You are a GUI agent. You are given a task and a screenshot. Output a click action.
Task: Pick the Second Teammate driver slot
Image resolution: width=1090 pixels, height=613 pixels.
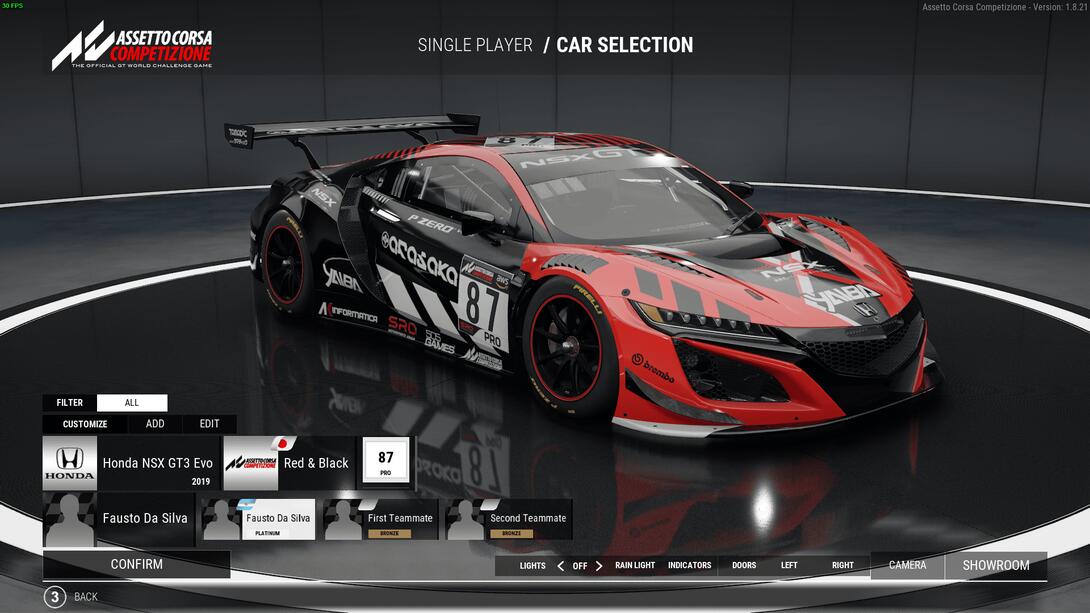(x=509, y=520)
